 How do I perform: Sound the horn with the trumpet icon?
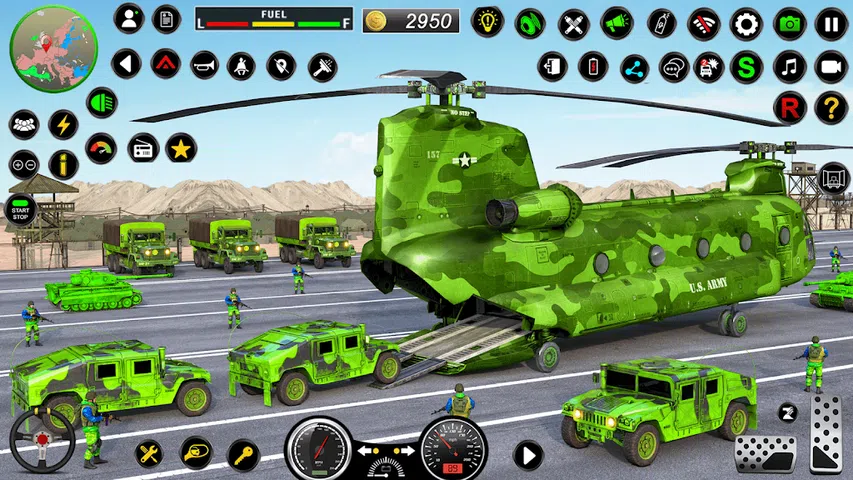(x=204, y=66)
